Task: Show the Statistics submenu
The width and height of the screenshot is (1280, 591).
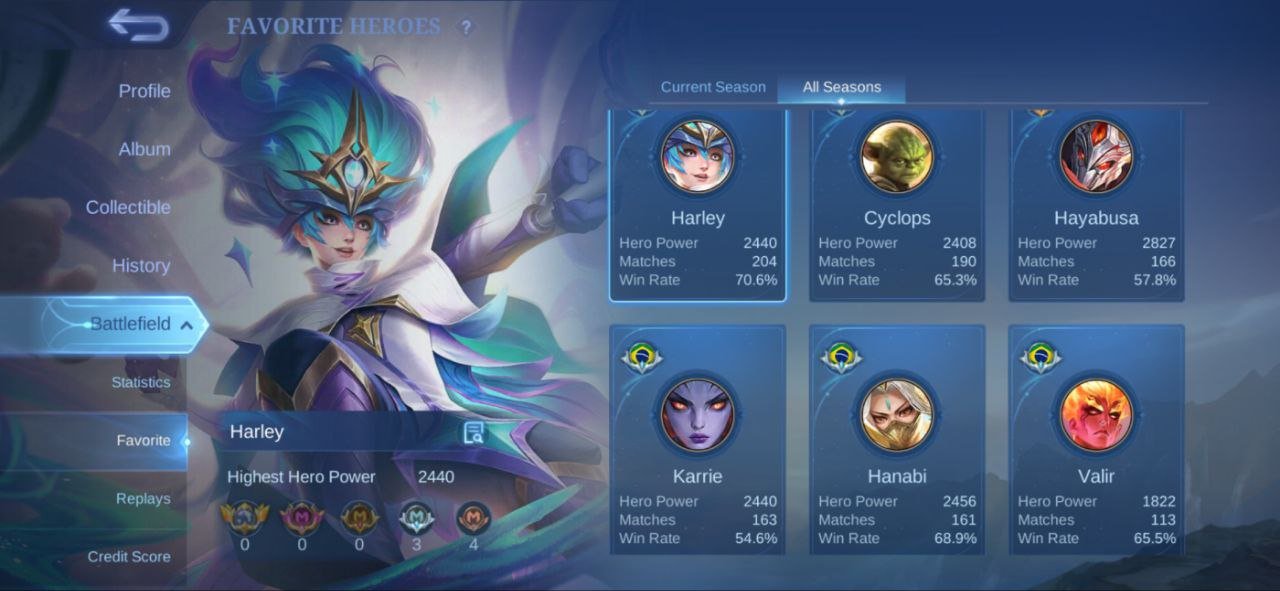Action: click(141, 382)
